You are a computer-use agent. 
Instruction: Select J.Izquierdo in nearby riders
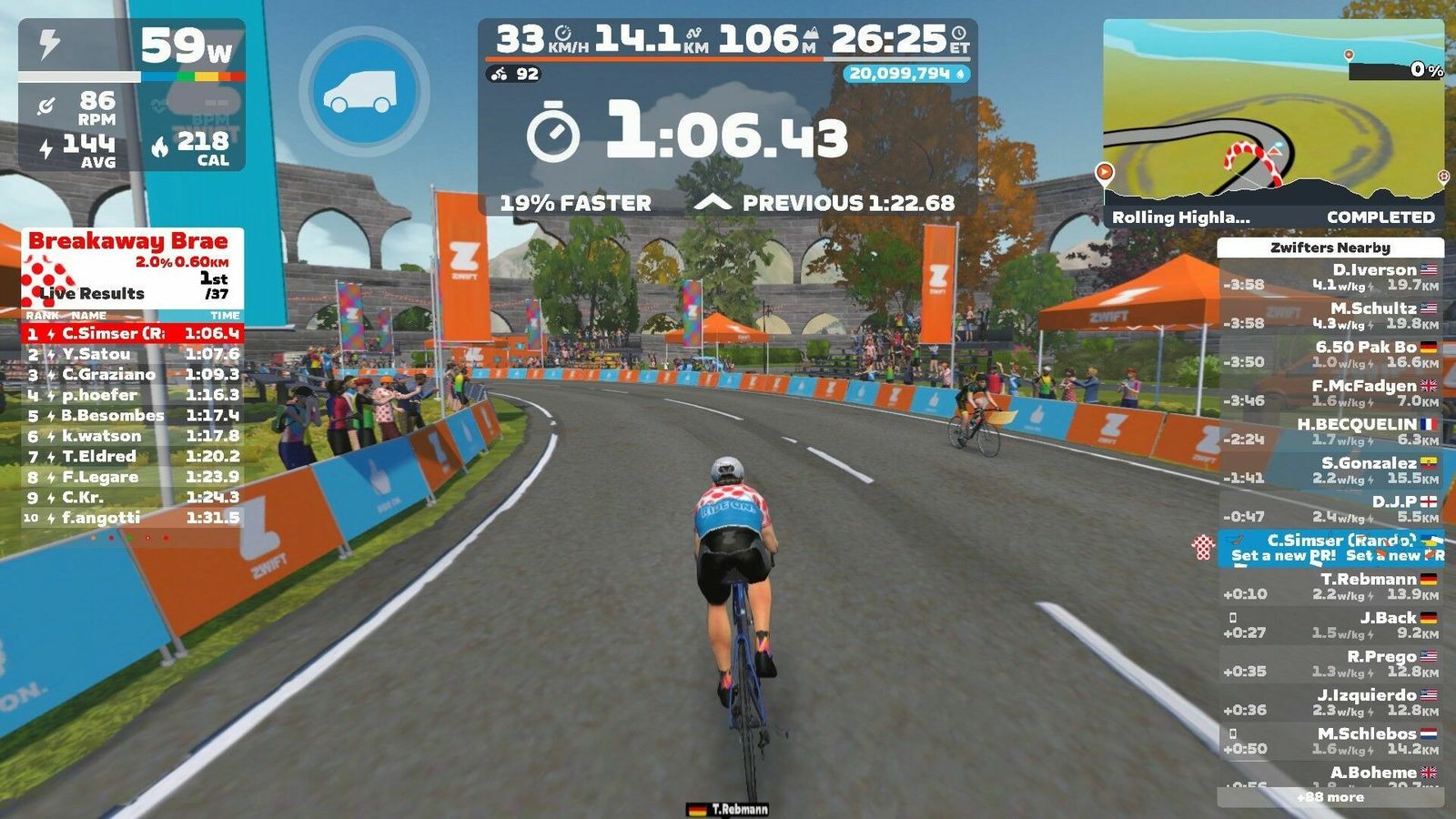coord(1330,702)
